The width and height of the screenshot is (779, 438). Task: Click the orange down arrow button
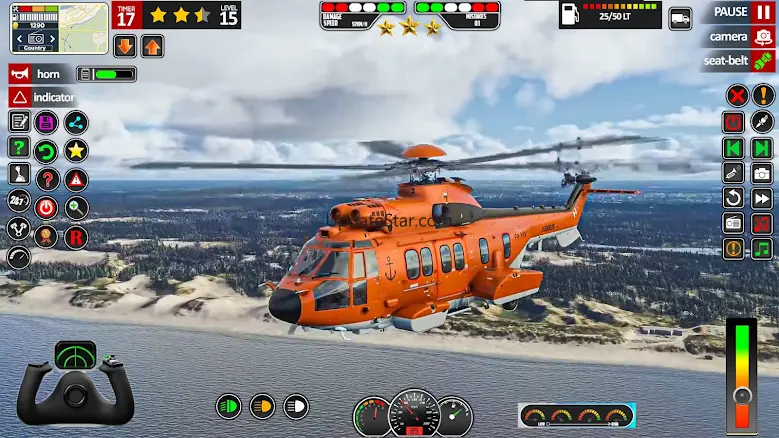click(125, 46)
